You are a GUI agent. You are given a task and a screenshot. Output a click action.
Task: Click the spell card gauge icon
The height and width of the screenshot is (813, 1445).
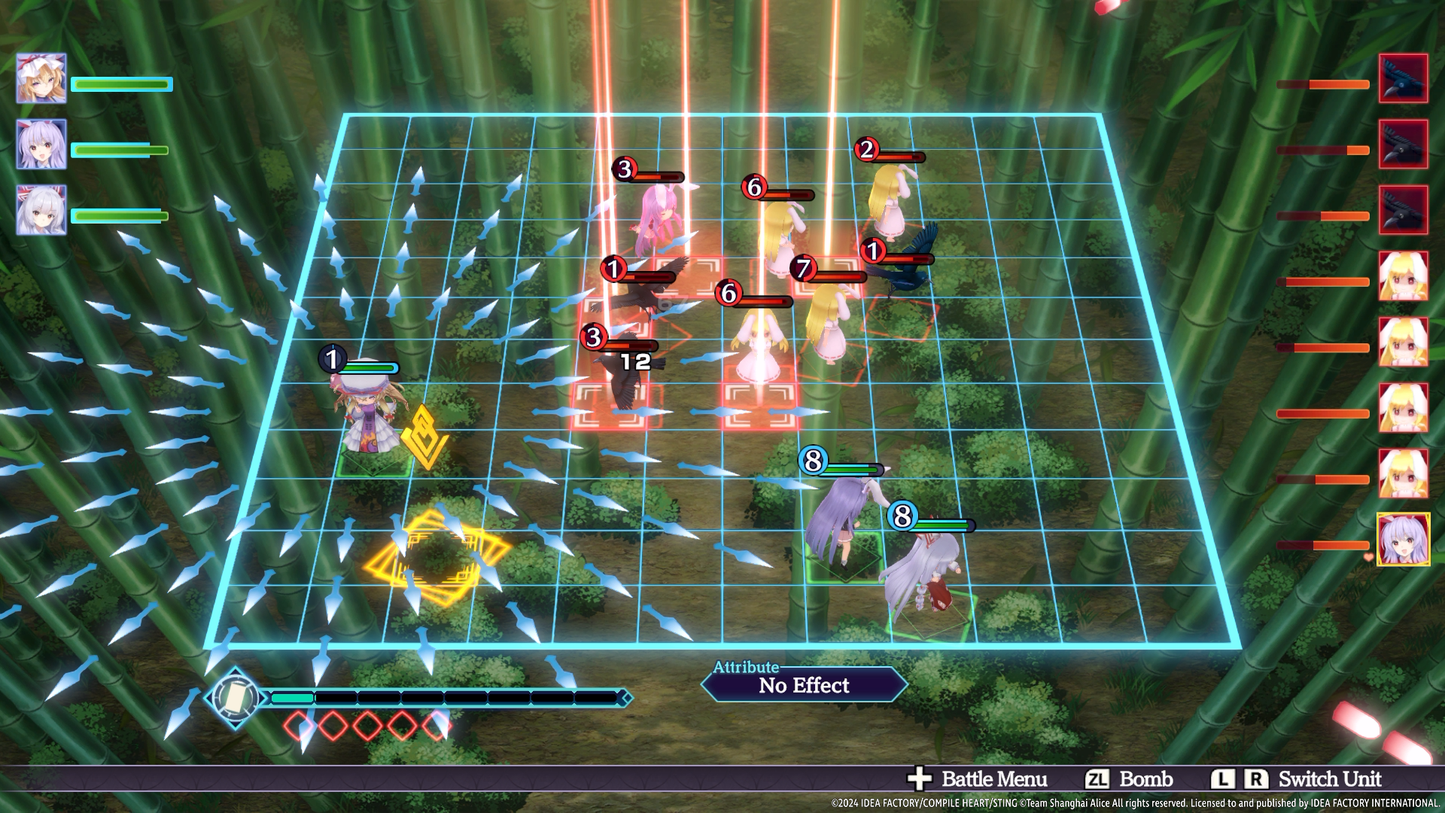point(235,697)
